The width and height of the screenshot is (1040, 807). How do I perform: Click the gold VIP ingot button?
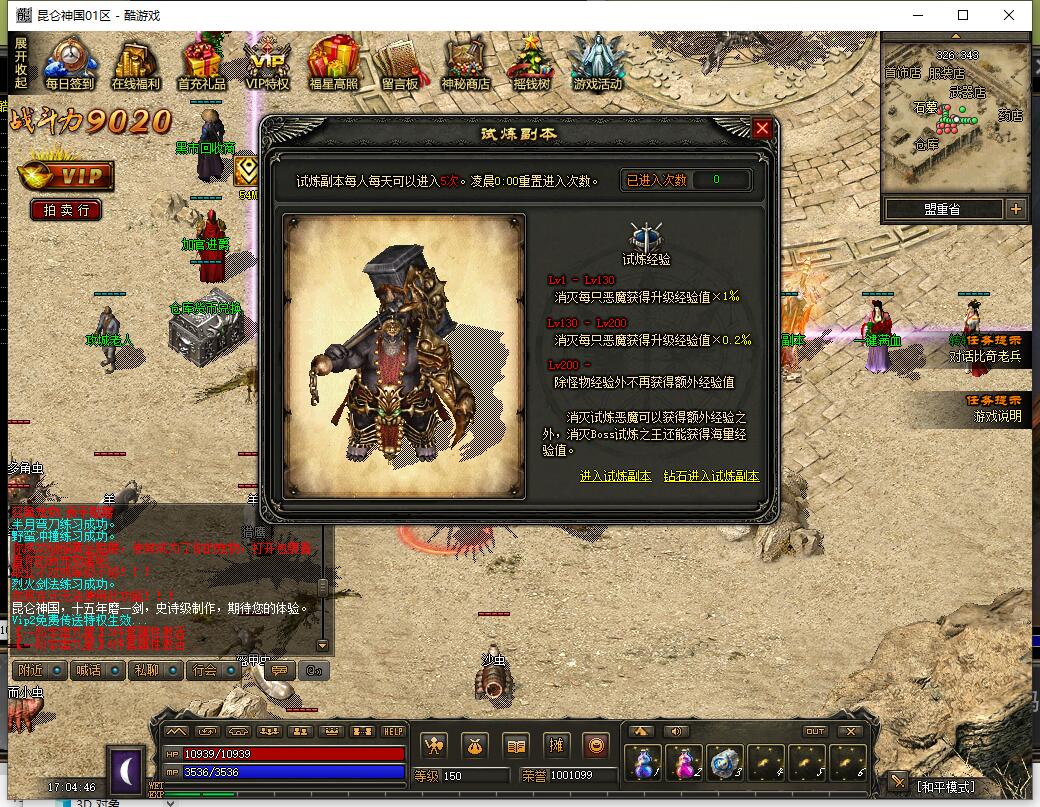(x=66, y=176)
